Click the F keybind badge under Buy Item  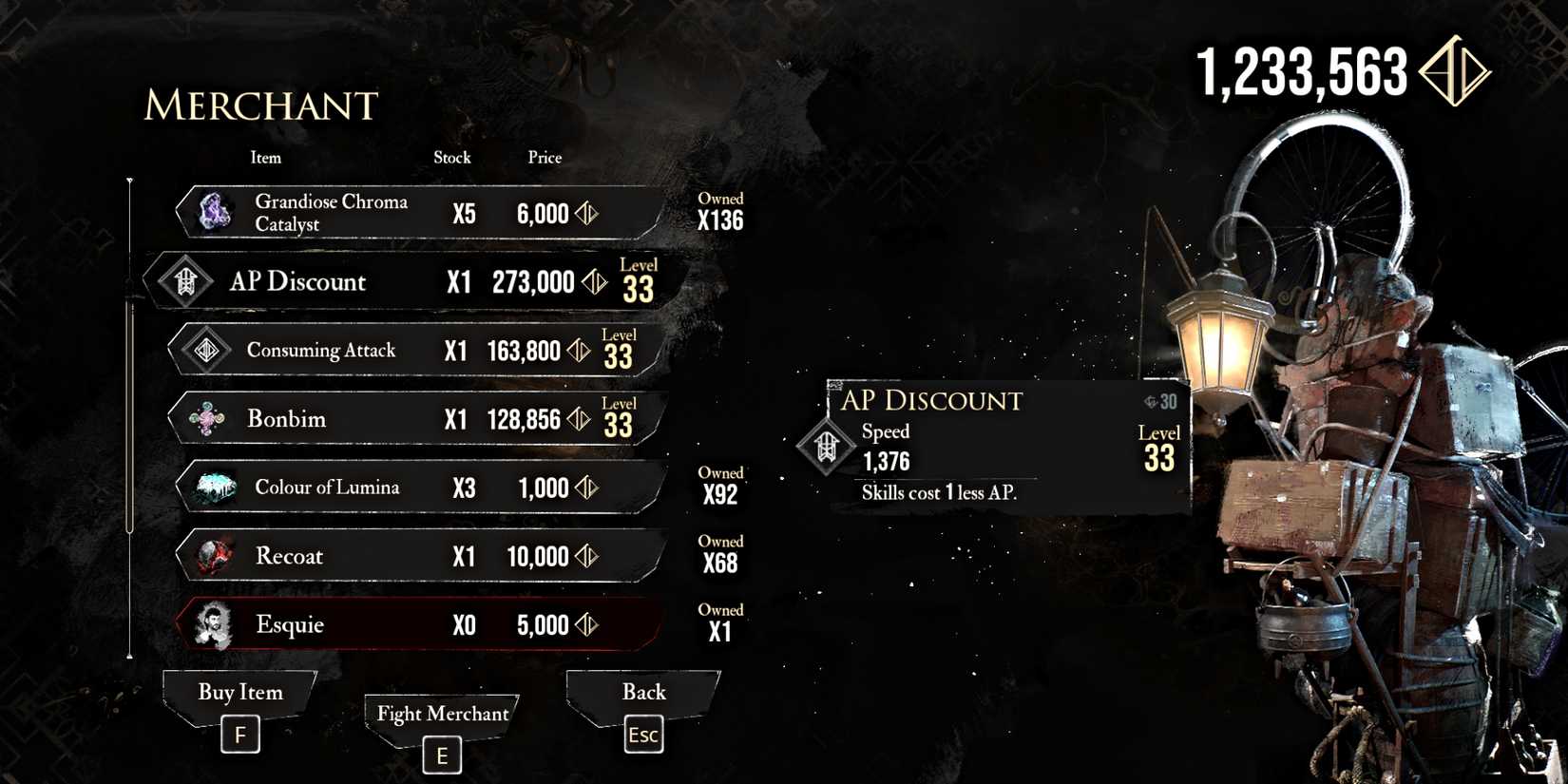(240, 734)
